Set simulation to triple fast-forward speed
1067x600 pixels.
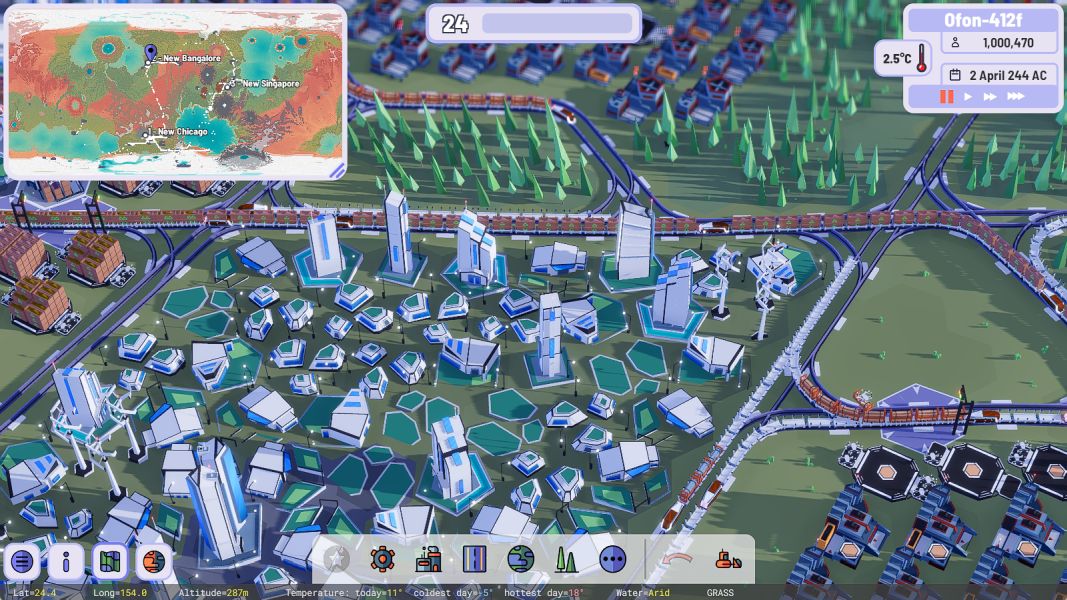1015,97
